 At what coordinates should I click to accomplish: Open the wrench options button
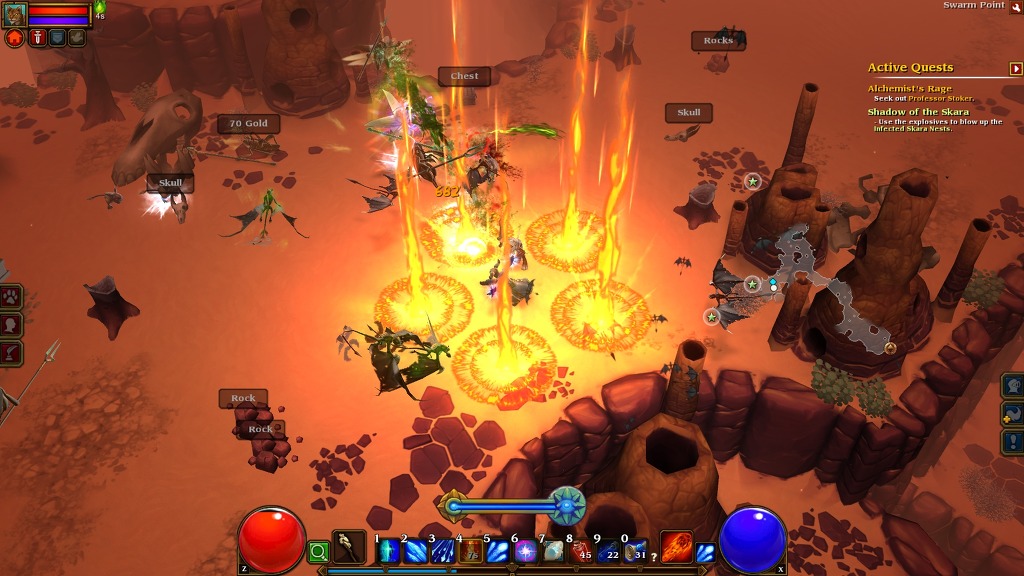pyautogui.click(x=1016, y=6)
